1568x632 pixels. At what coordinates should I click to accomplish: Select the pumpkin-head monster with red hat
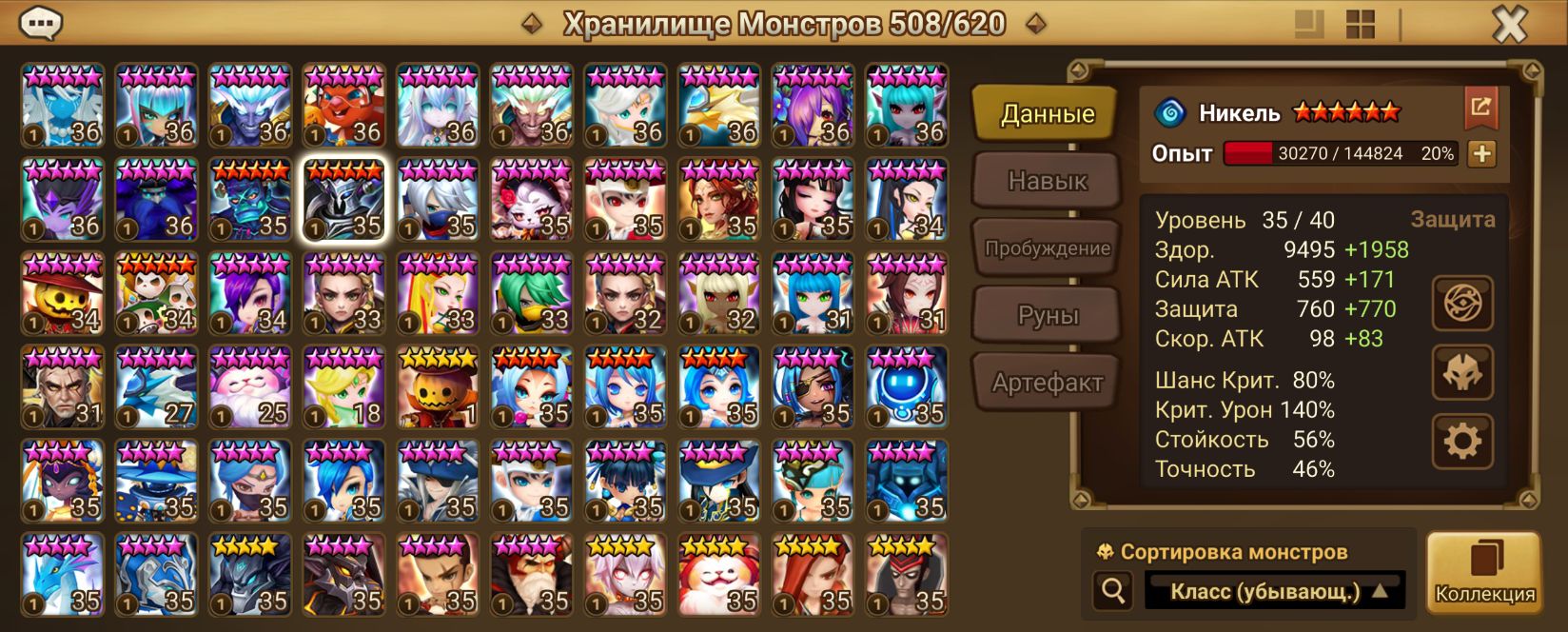[62, 293]
